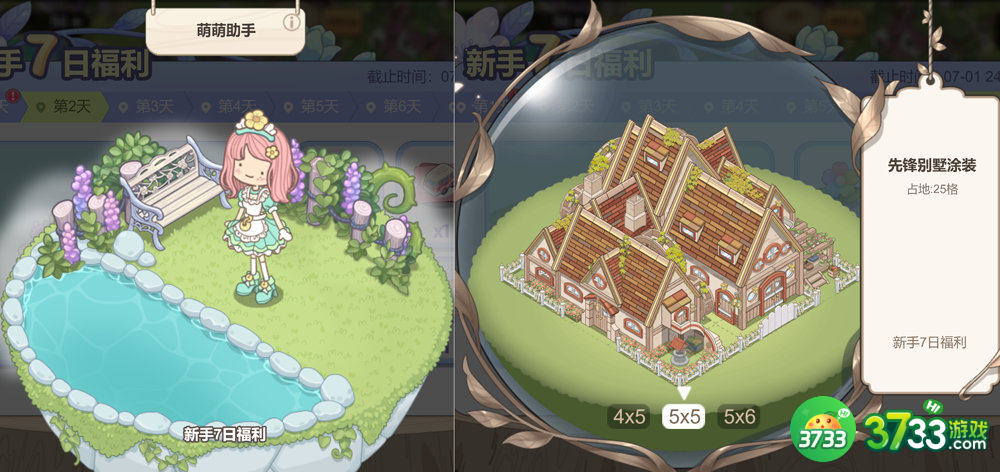Viewport: 1000px width, 472px height.
Task: Choose the 4x5 plot size
Action: point(629,417)
